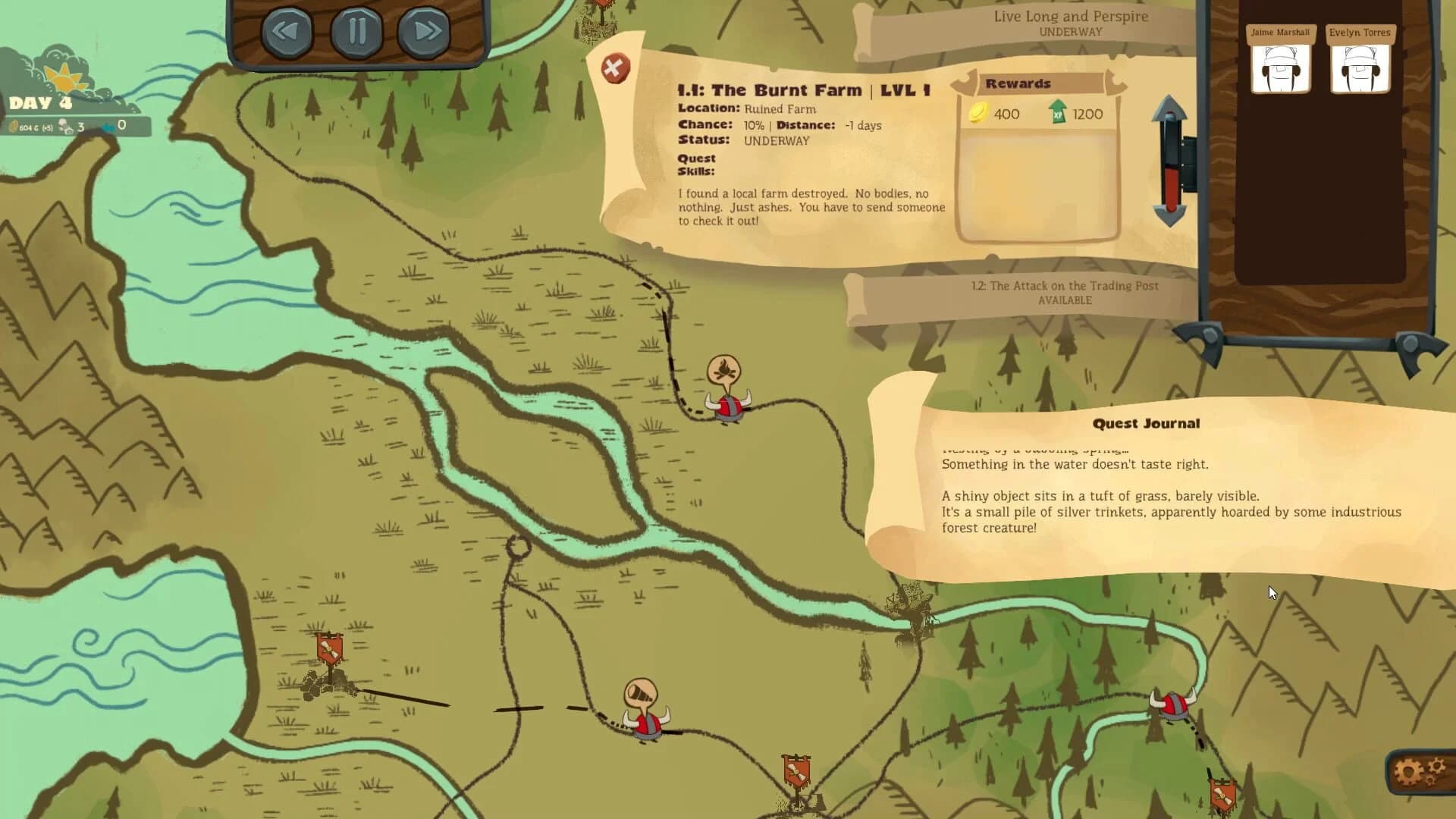Select Jaime Marshall's hero portrait
This screenshot has height=819, width=1456.
coord(1280,67)
